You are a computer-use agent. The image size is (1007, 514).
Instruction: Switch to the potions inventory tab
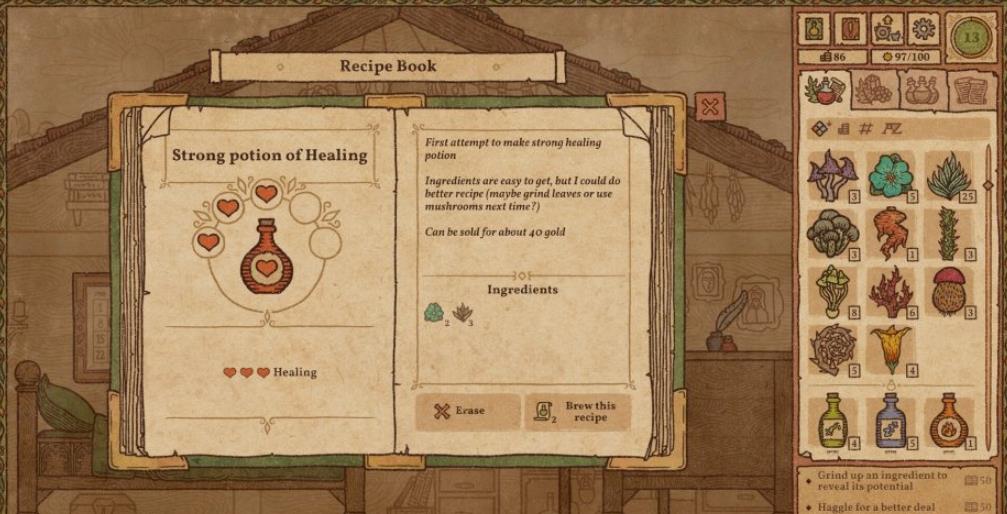[x=919, y=90]
